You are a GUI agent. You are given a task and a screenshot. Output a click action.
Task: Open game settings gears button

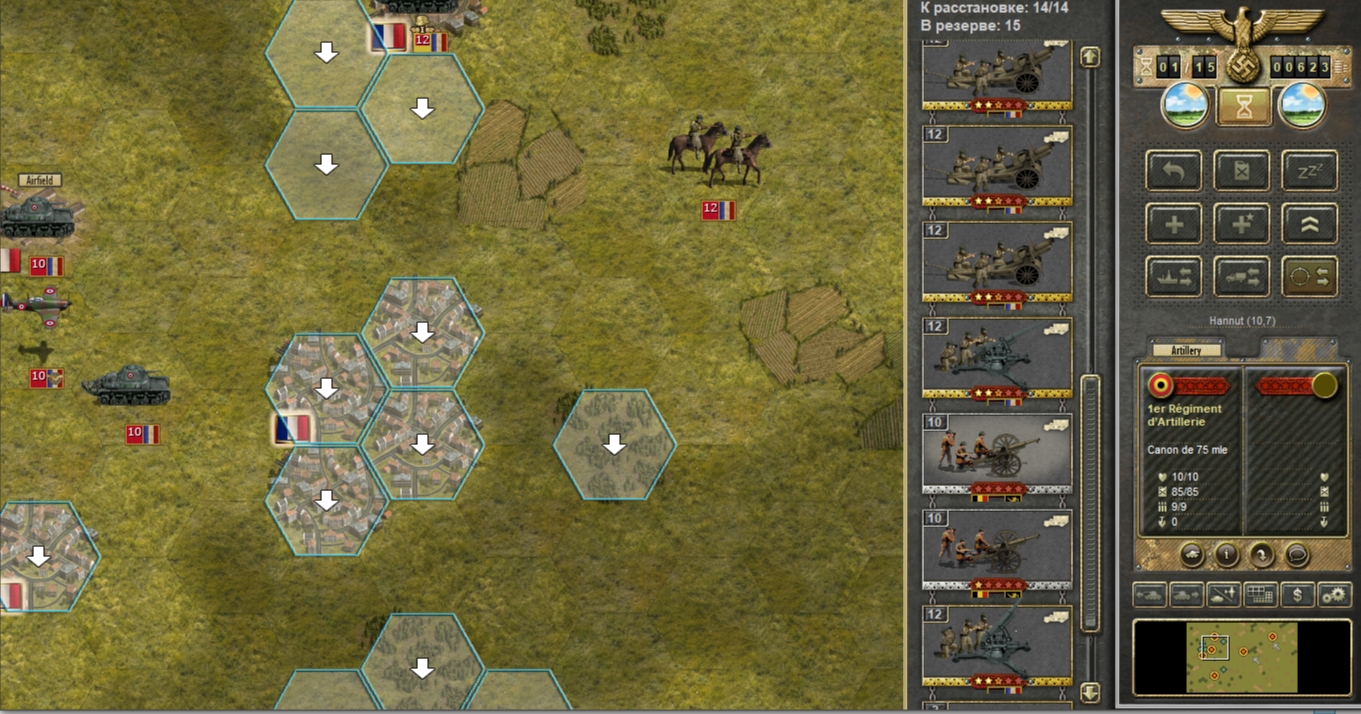click(x=1334, y=595)
